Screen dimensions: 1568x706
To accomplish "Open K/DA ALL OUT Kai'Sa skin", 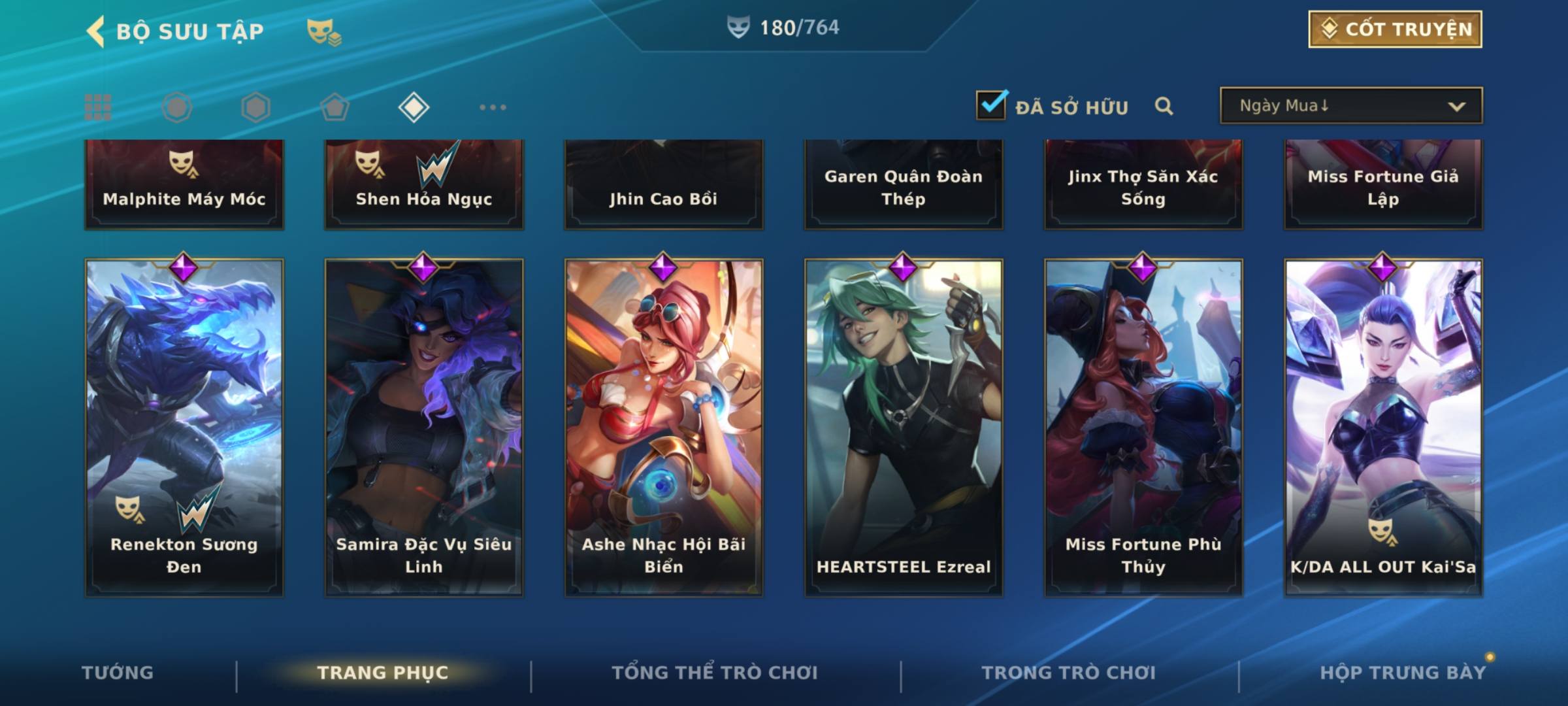I will [x=1383, y=427].
